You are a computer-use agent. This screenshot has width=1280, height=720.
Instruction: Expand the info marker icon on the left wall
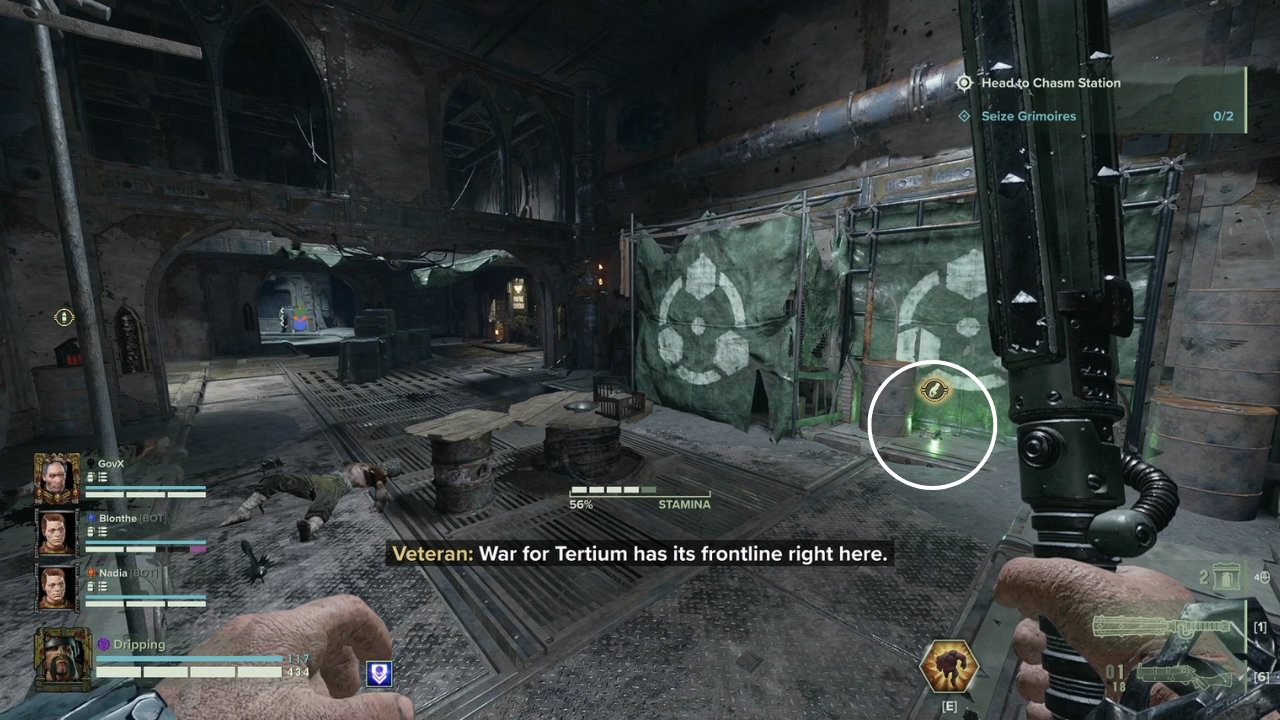(64, 316)
